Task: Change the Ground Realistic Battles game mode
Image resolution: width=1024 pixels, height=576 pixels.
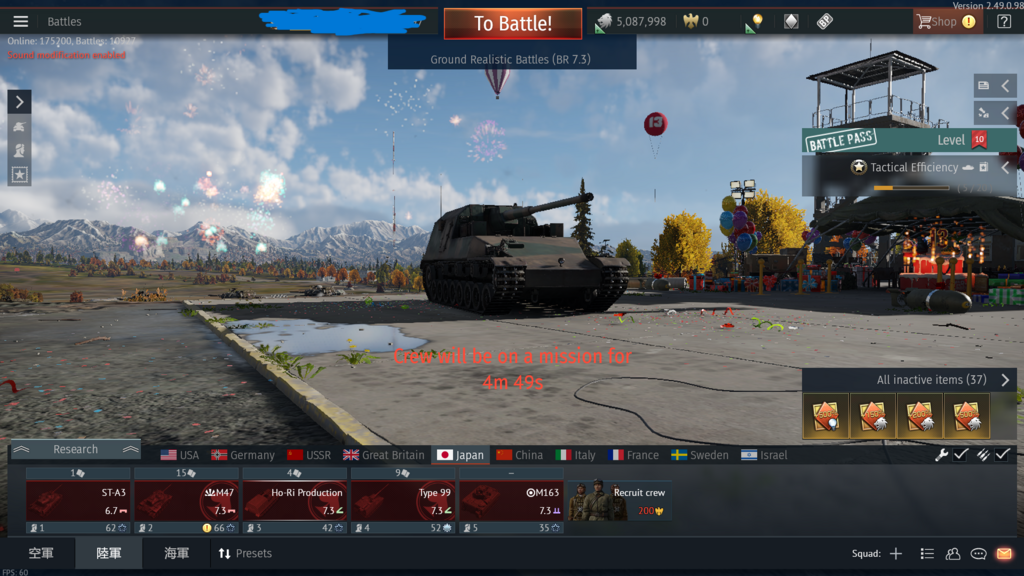Action: [511, 60]
